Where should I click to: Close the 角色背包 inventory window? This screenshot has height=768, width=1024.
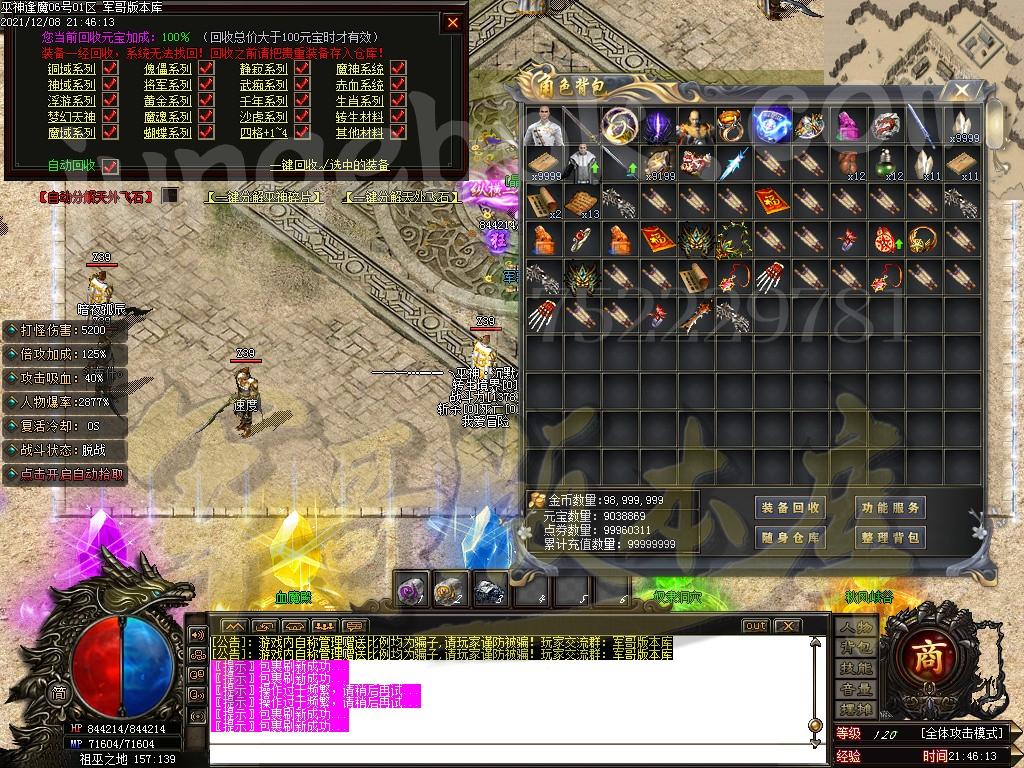click(961, 91)
